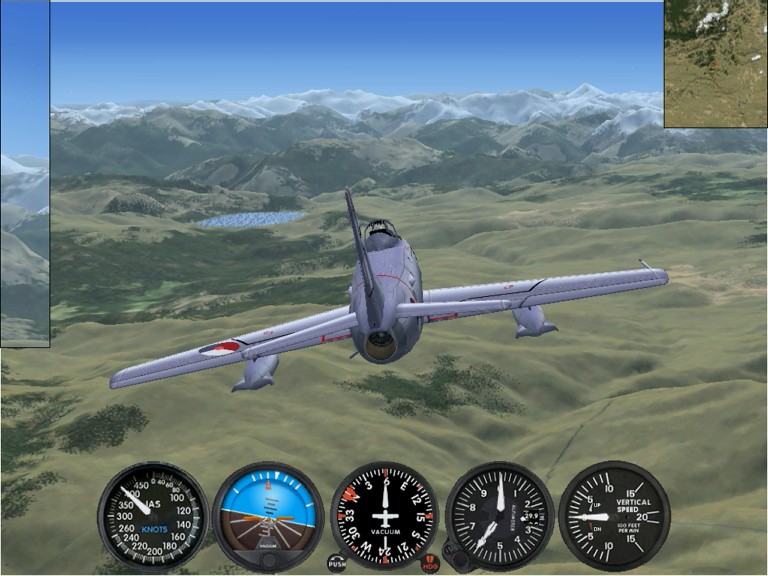Image resolution: width=768 pixels, height=576 pixels.
Task: Select the side-view panel on the left
Action: (x=24, y=174)
